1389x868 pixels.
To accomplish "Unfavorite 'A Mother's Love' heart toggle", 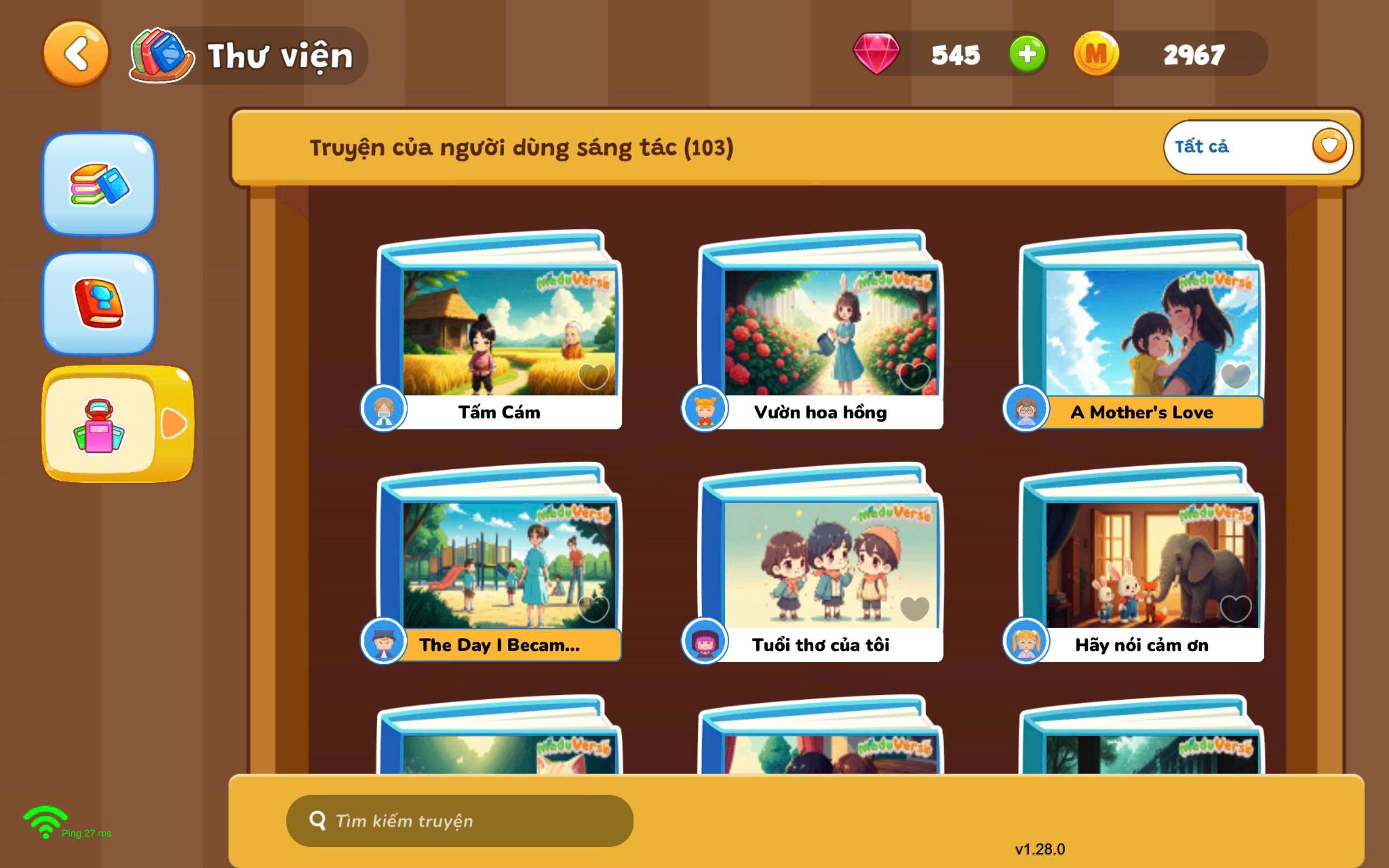I will [x=1237, y=373].
